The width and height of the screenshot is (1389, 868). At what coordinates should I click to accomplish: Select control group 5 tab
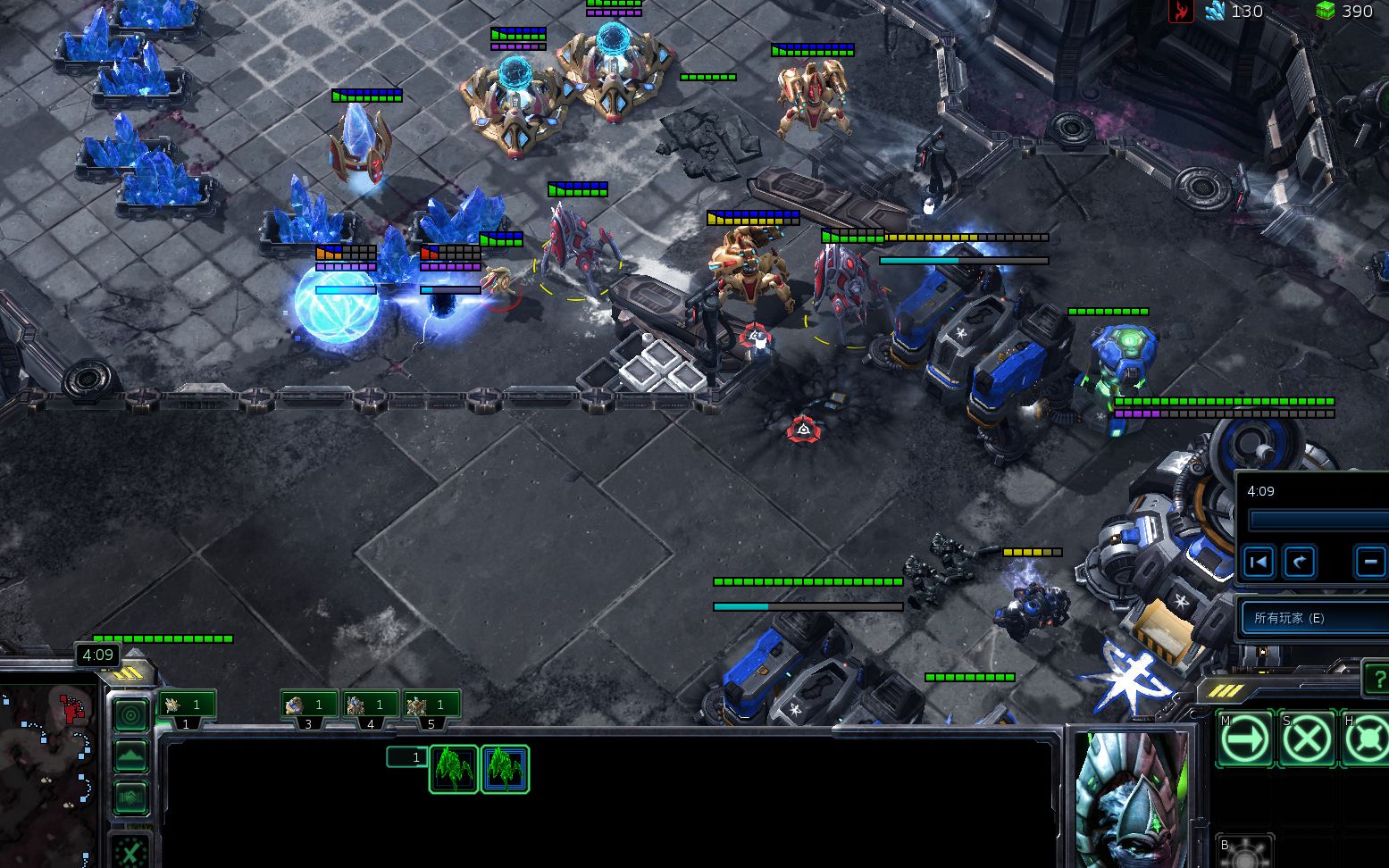[x=431, y=705]
